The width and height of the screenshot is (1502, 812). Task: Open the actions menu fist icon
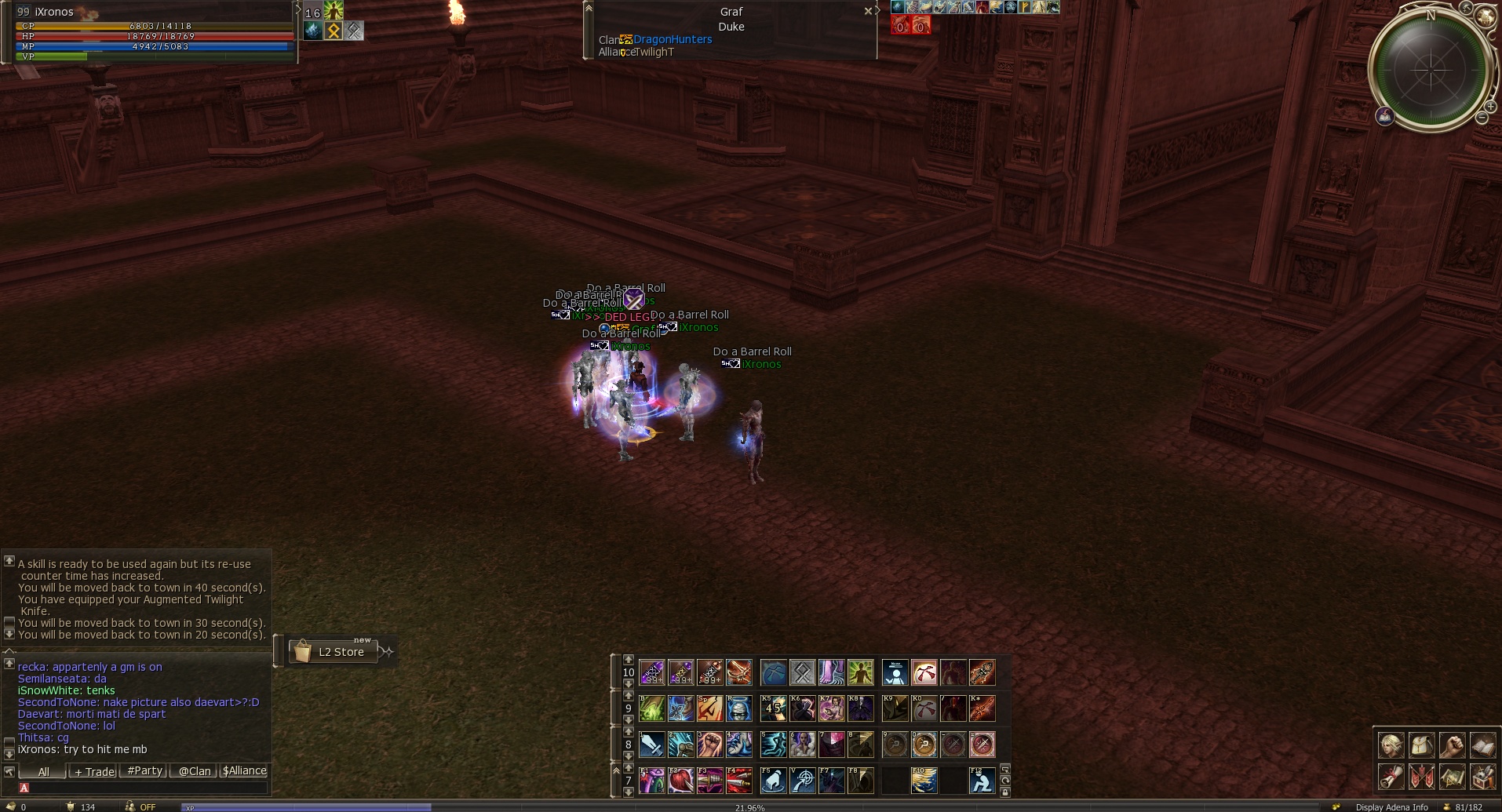tap(1452, 745)
